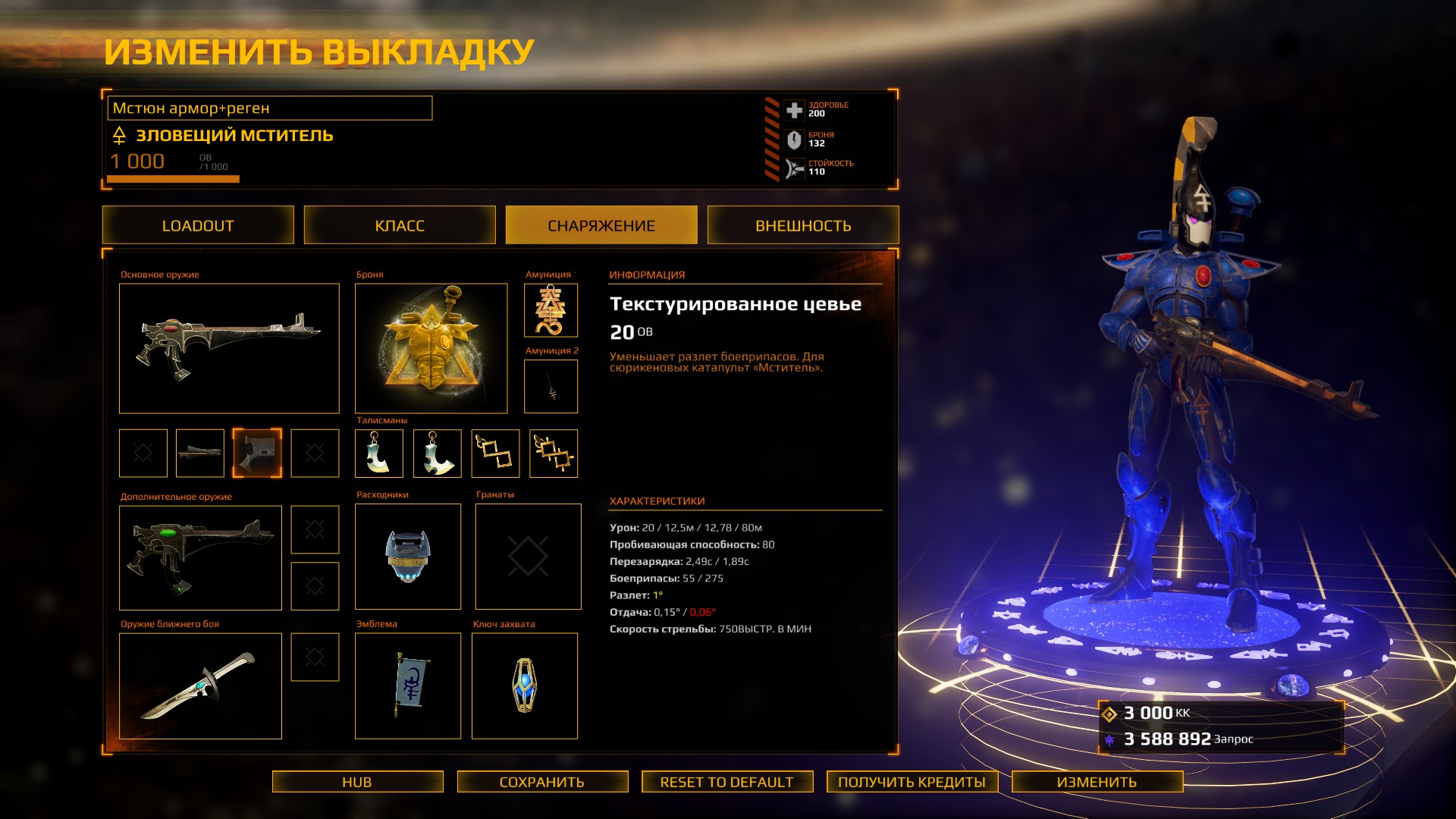Viewport: 1456px width, 819px height.
Task: Select the СНАРЯЖЕНИЕ tab
Action: pyautogui.click(x=601, y=225)
